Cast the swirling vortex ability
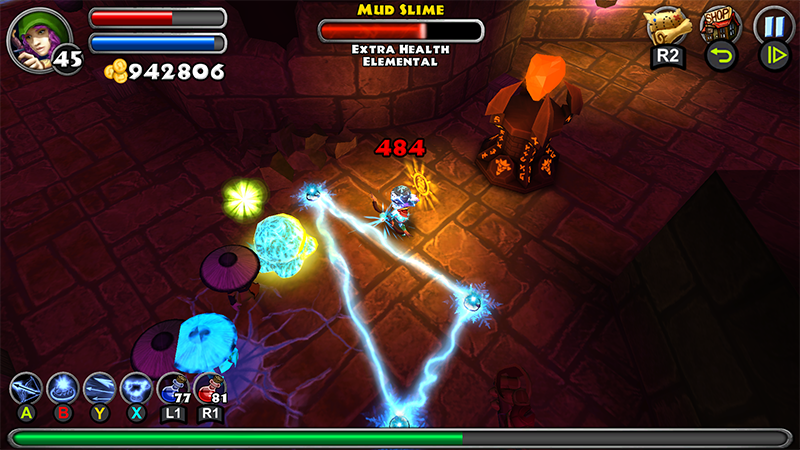The height and width of the screenshot is (450, 800). (x=136, y=388)
